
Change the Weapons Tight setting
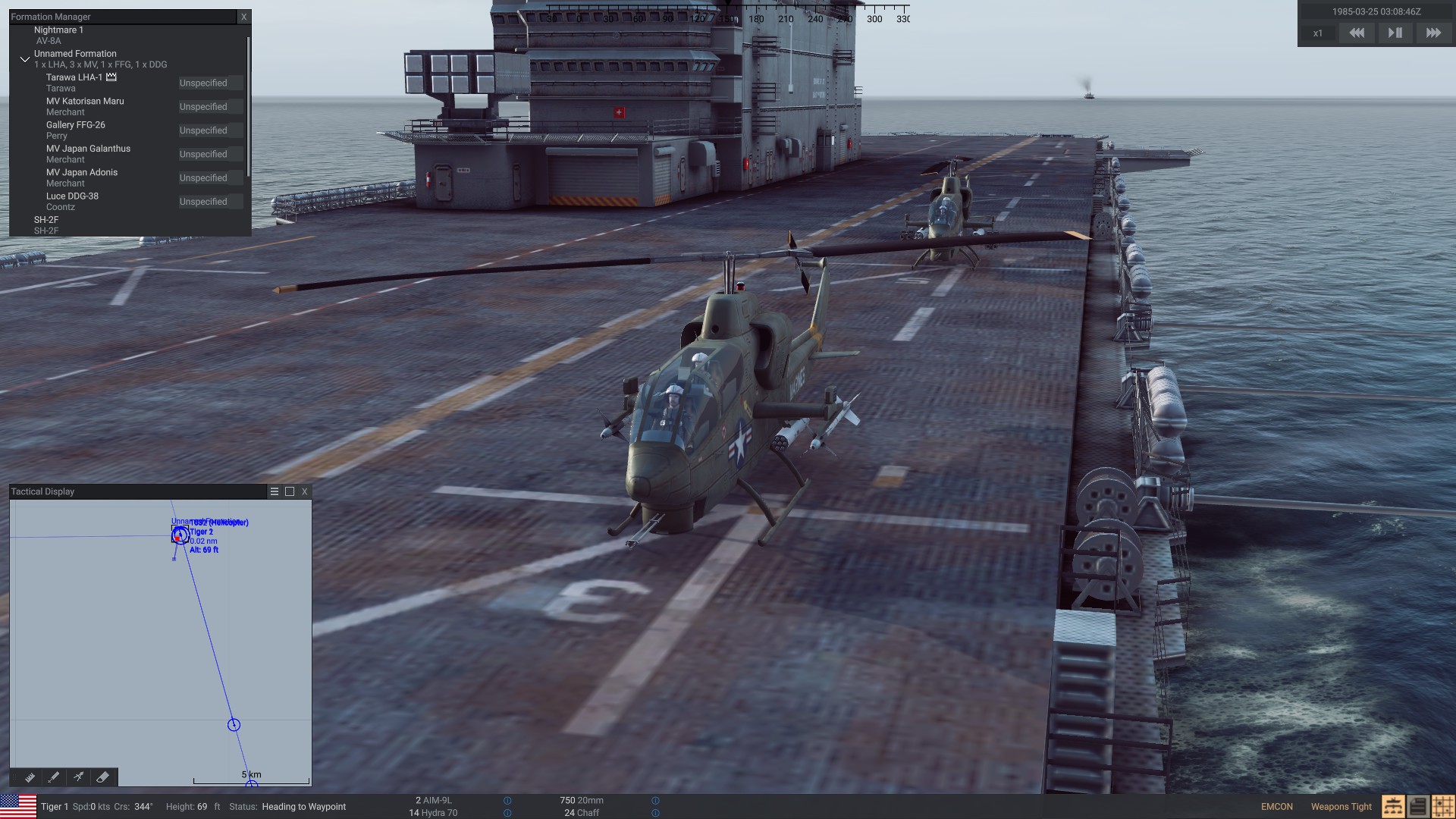1341,806
